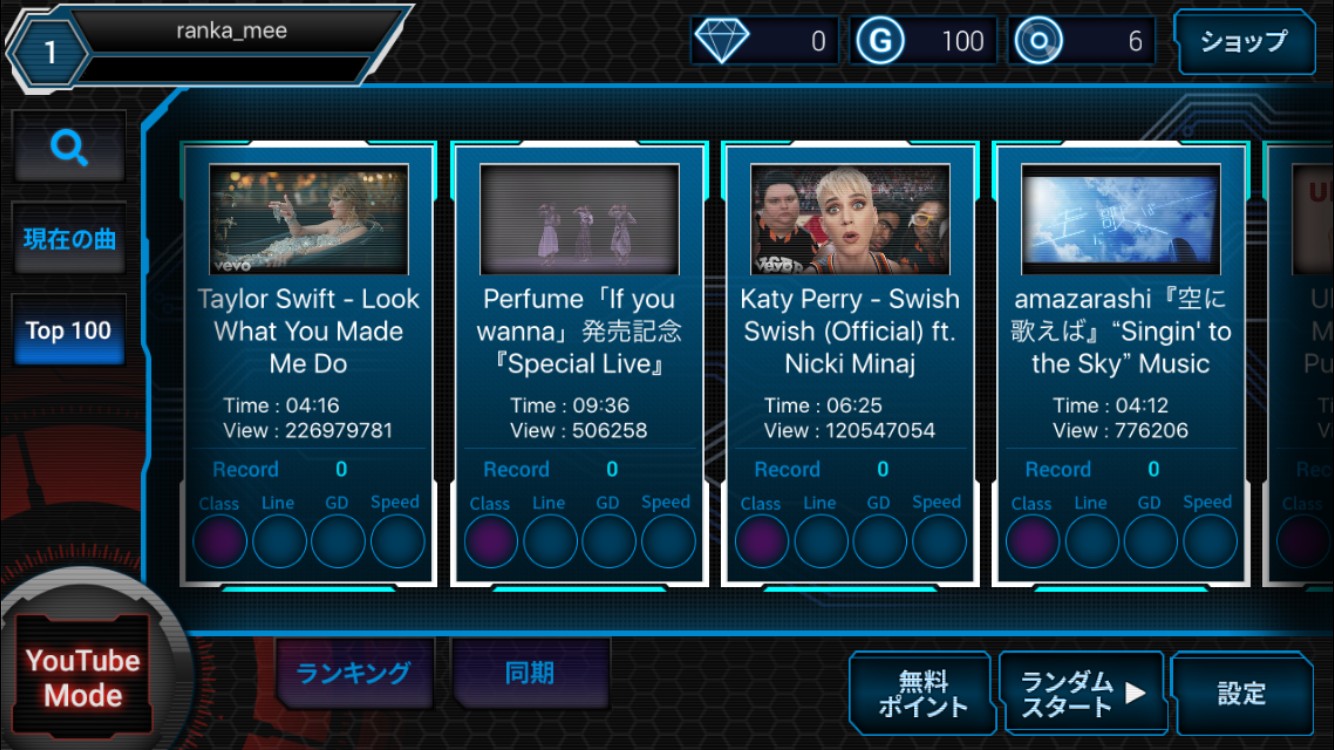Open the 無料ポイント free points button
Screen dimensions: 1334x750
pos(921,693)
